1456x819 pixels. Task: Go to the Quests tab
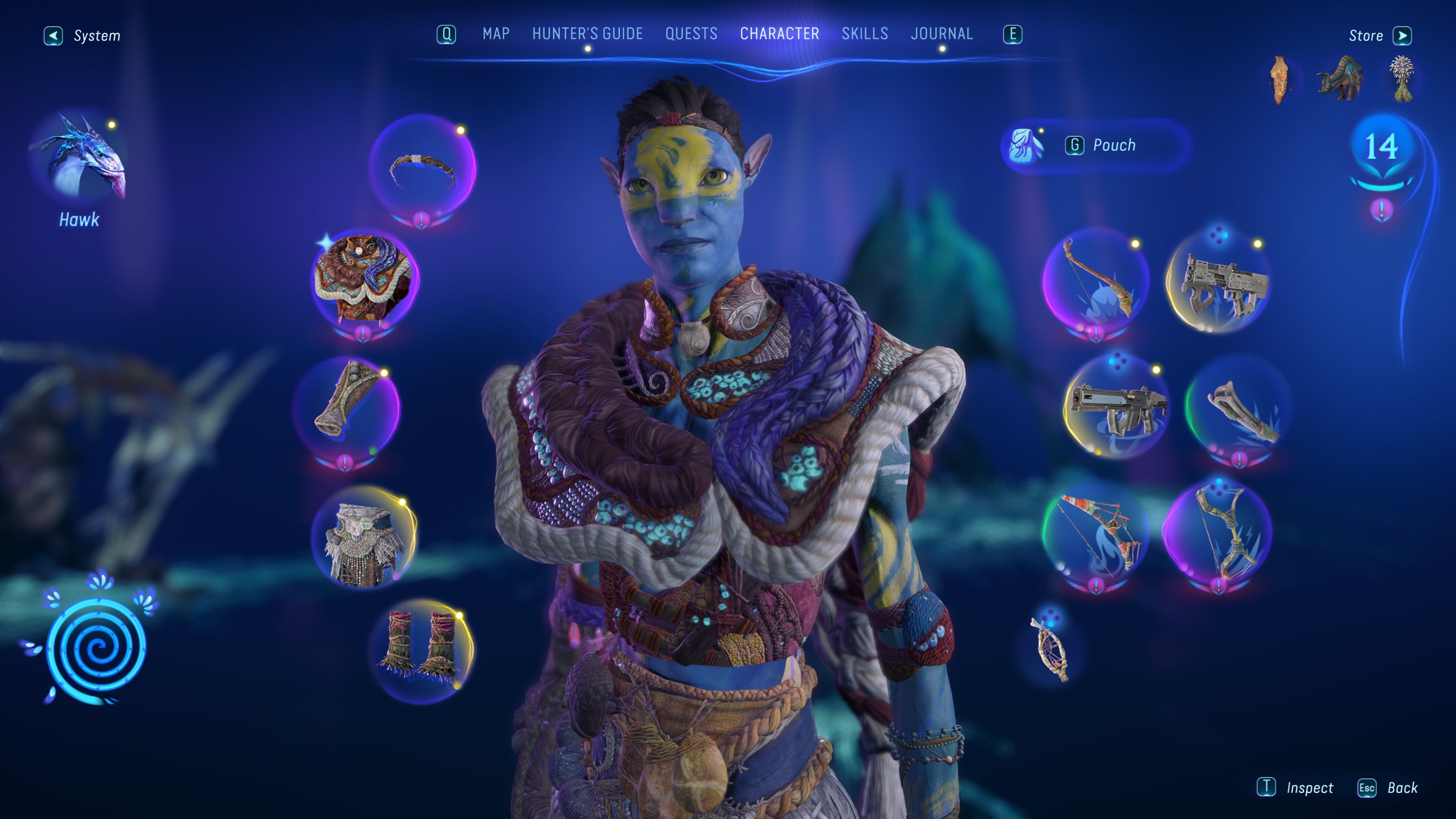point(691,34)
